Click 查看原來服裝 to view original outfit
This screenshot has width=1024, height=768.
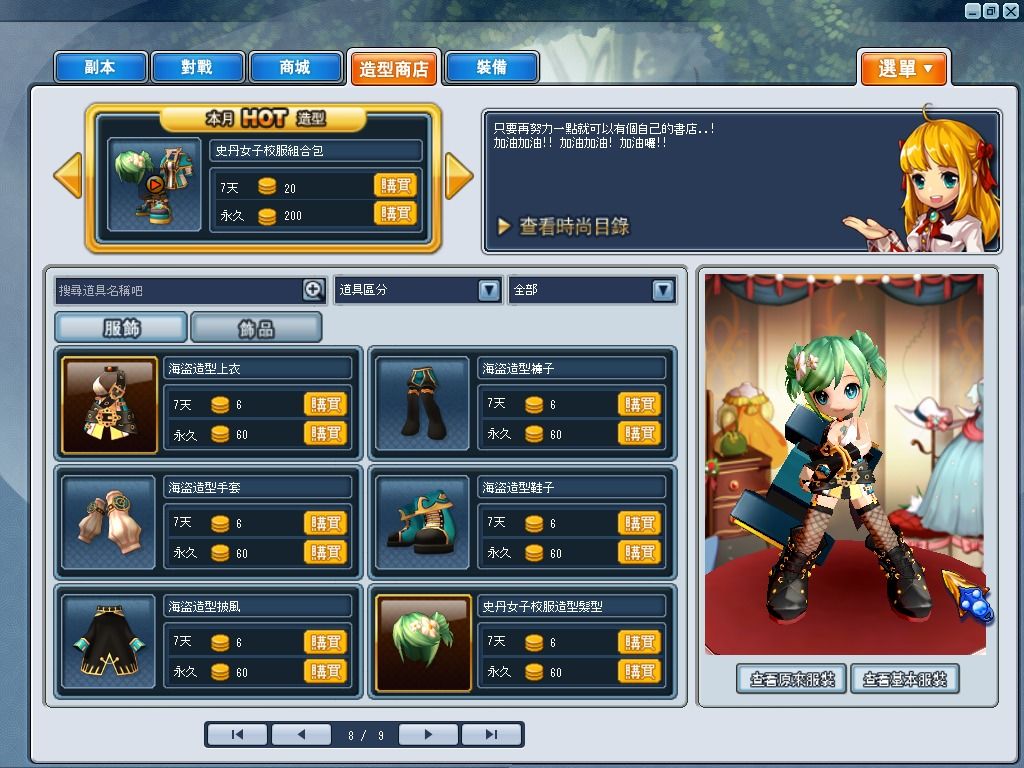[792, 679]
